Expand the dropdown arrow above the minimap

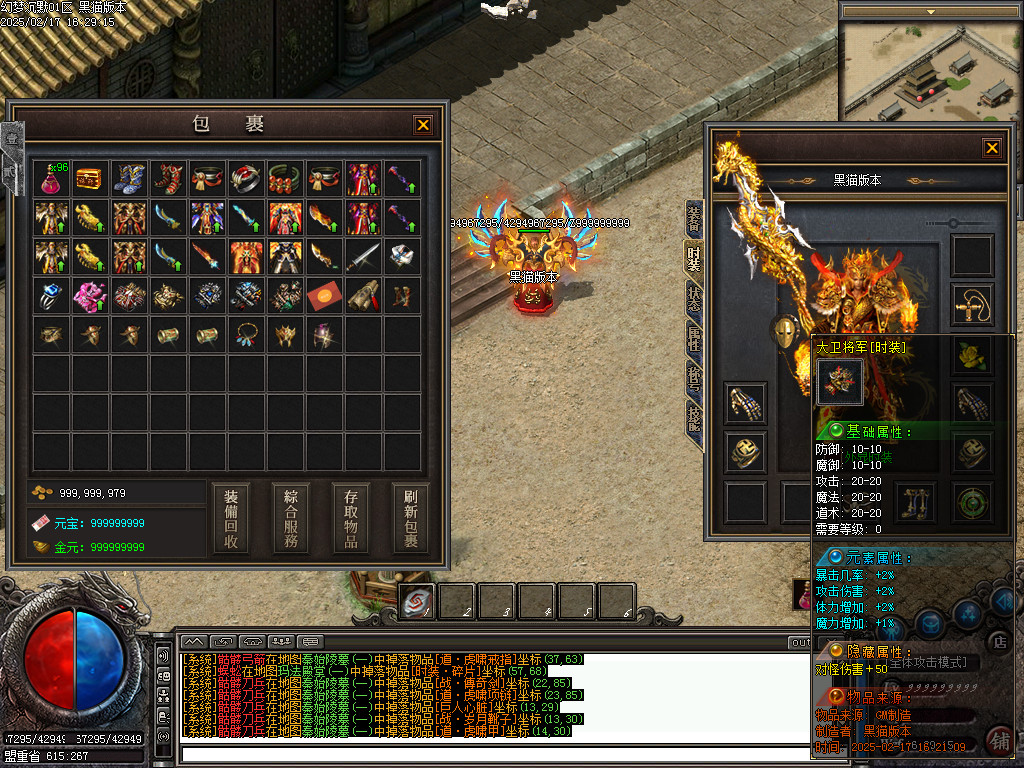[930, 12]
